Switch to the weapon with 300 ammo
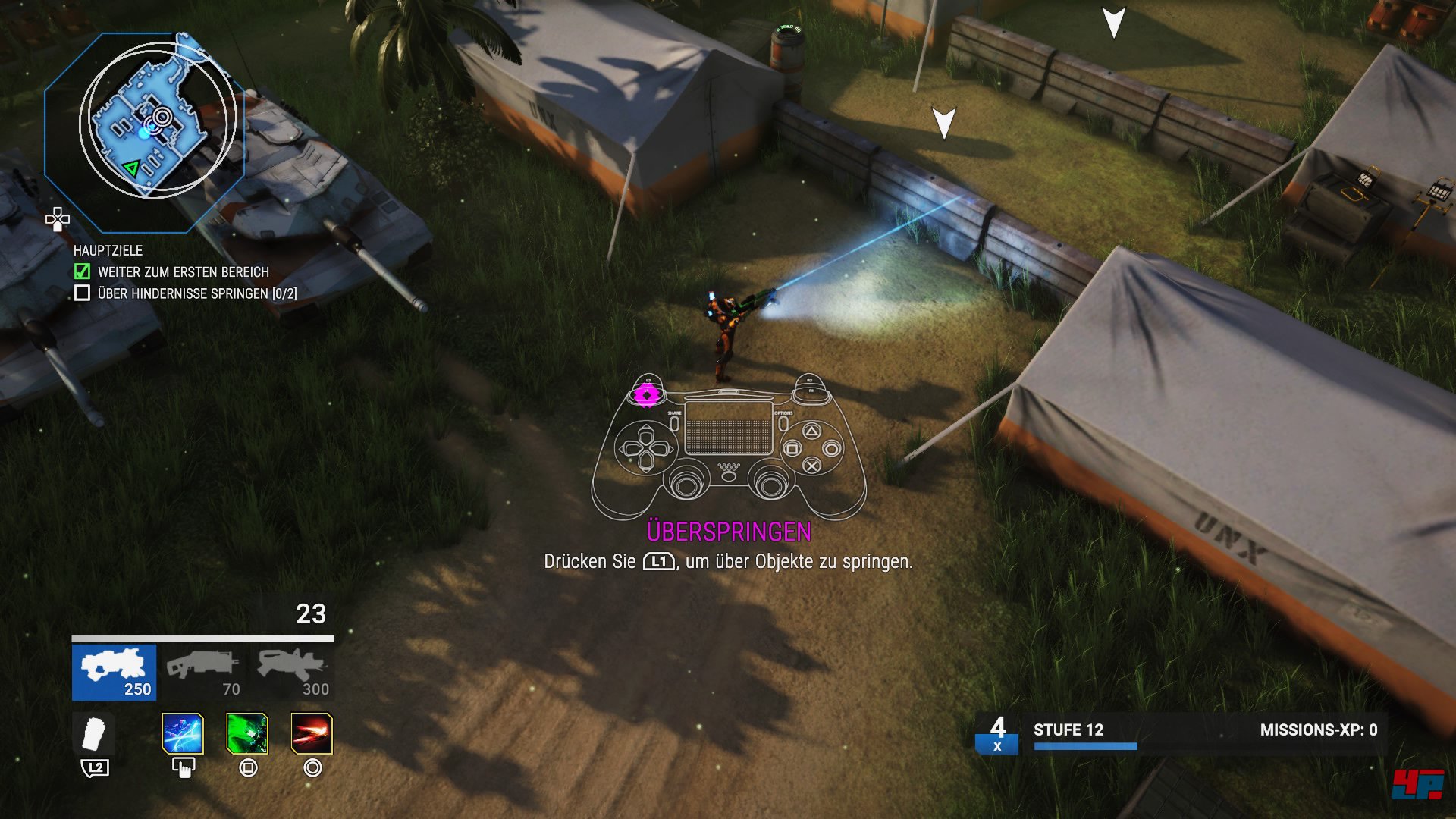Screen dimensions: 1456x819 pos(293,672)
